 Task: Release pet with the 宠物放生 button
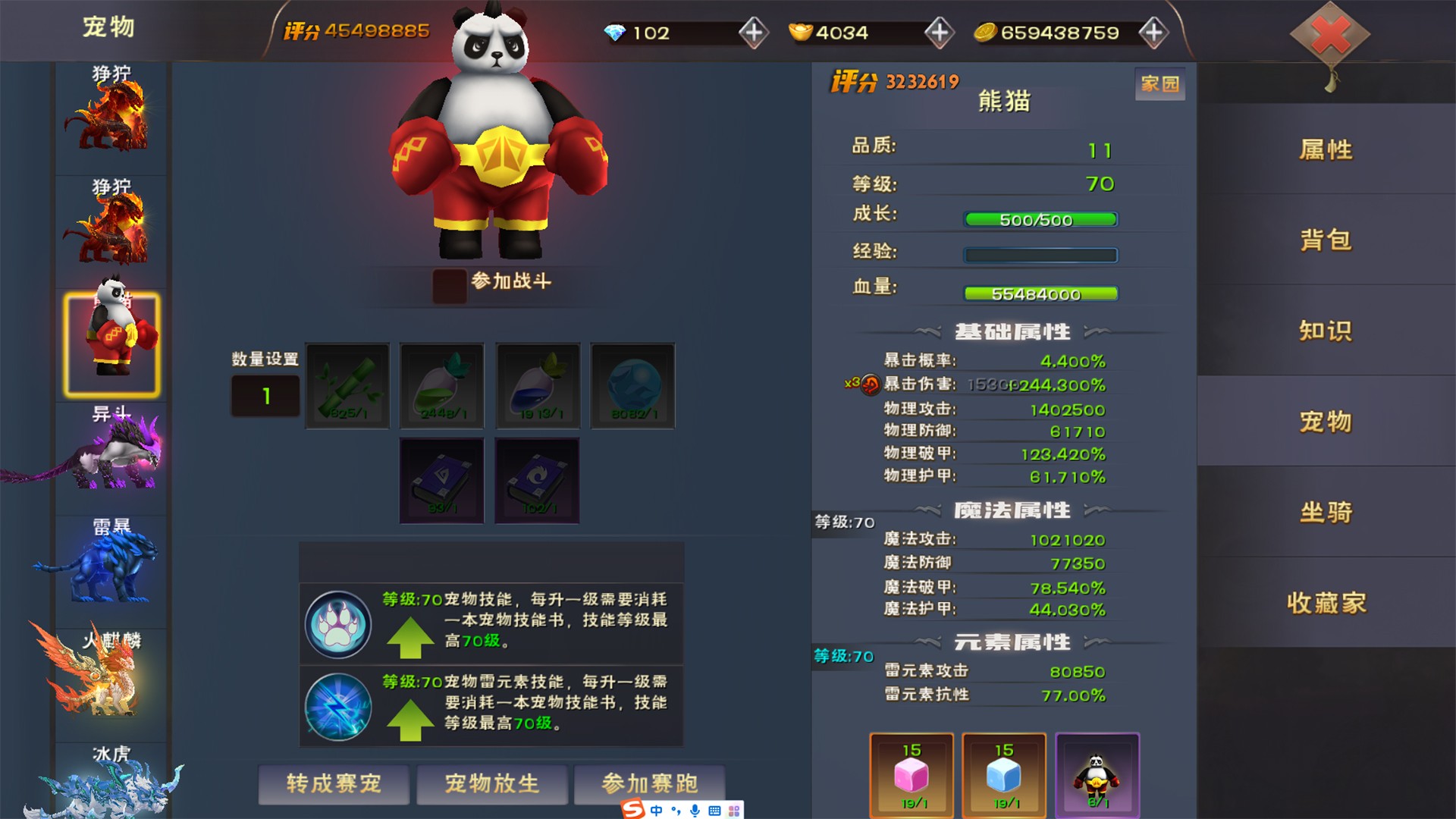click(x=491, y=783)
